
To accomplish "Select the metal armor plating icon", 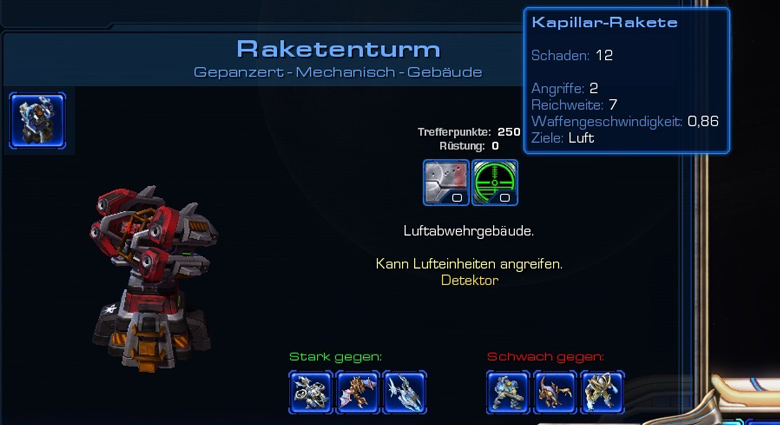I will pos(446,182).
